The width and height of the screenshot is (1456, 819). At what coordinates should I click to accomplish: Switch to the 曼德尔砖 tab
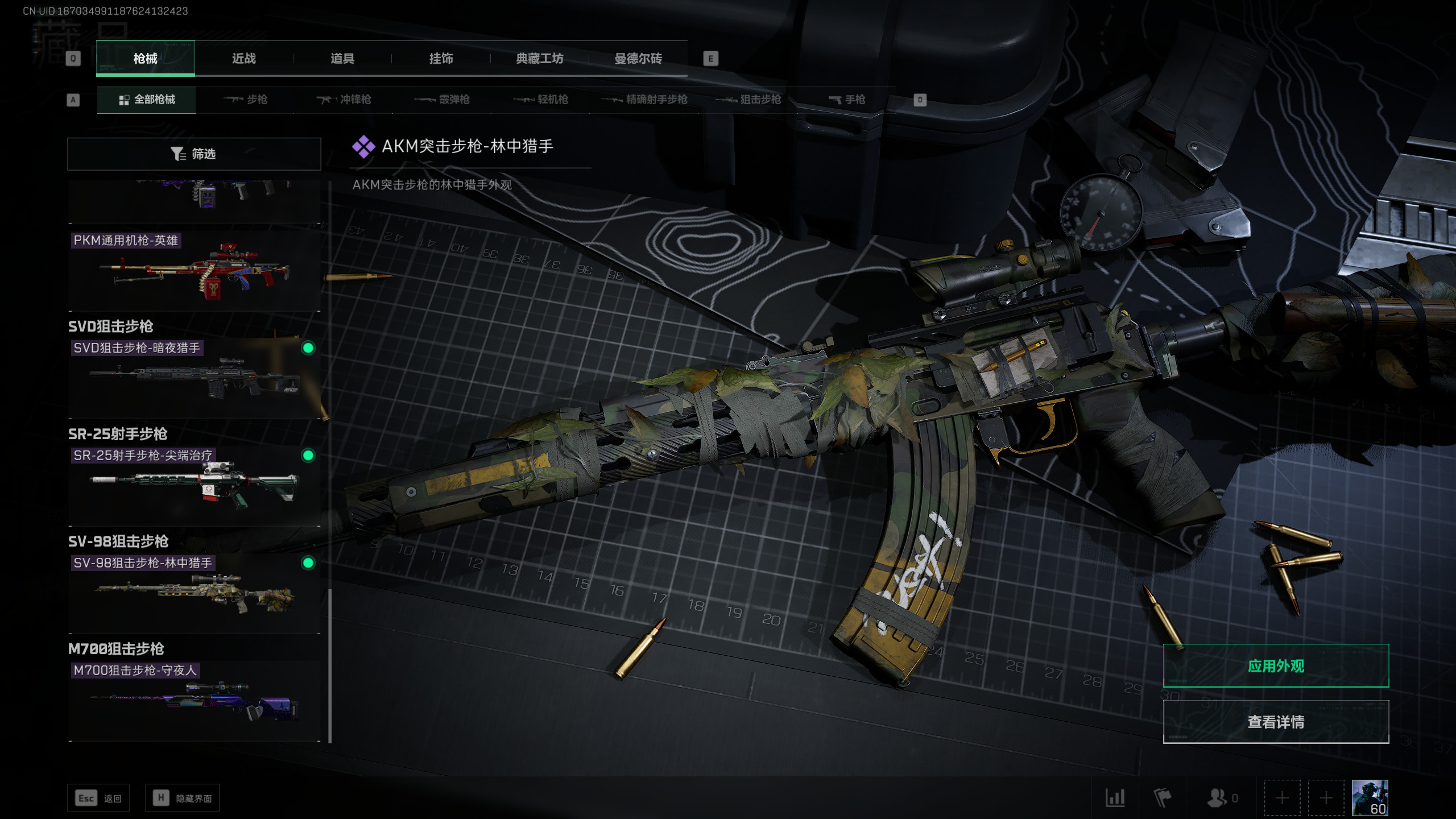coord(638,59)
